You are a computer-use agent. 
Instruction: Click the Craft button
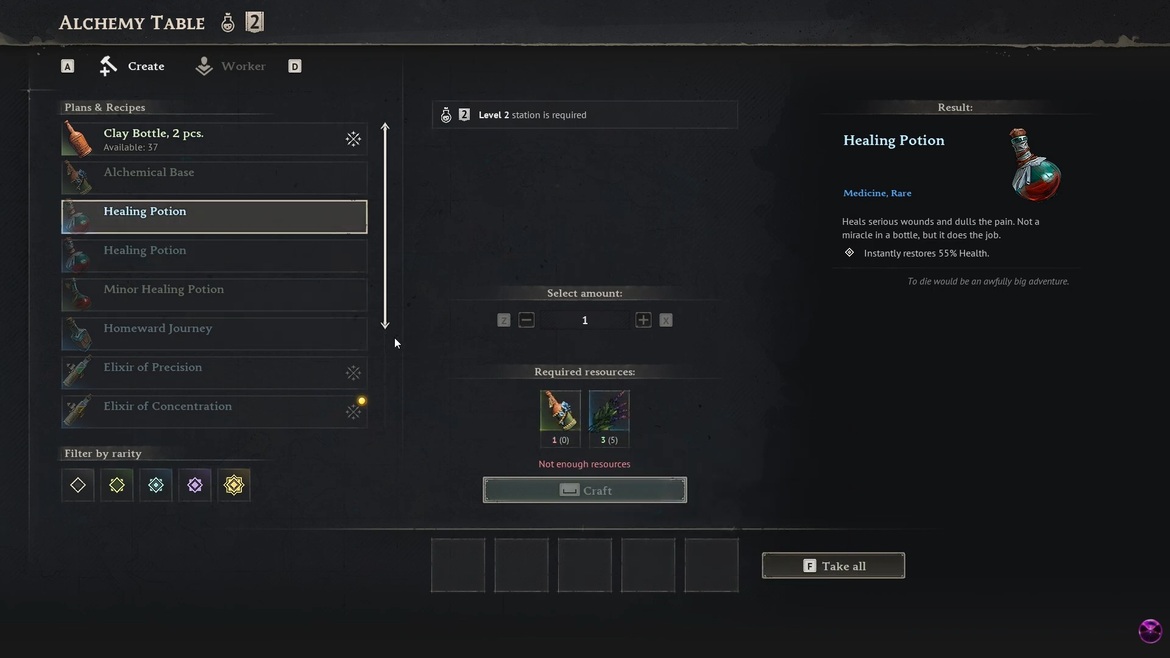click(x=585, y=490)
